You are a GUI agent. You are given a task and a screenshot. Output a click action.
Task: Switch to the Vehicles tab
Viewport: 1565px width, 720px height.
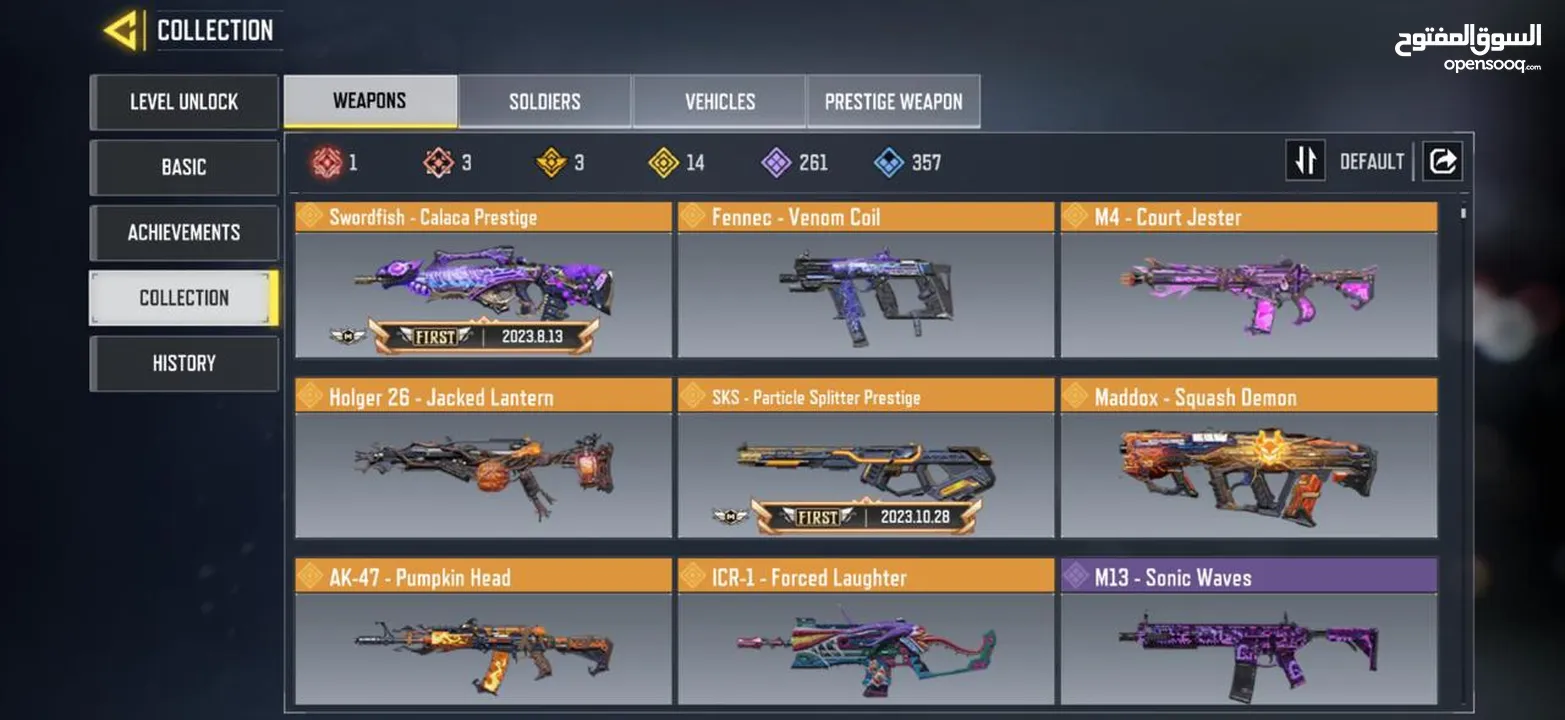(718, 100)
